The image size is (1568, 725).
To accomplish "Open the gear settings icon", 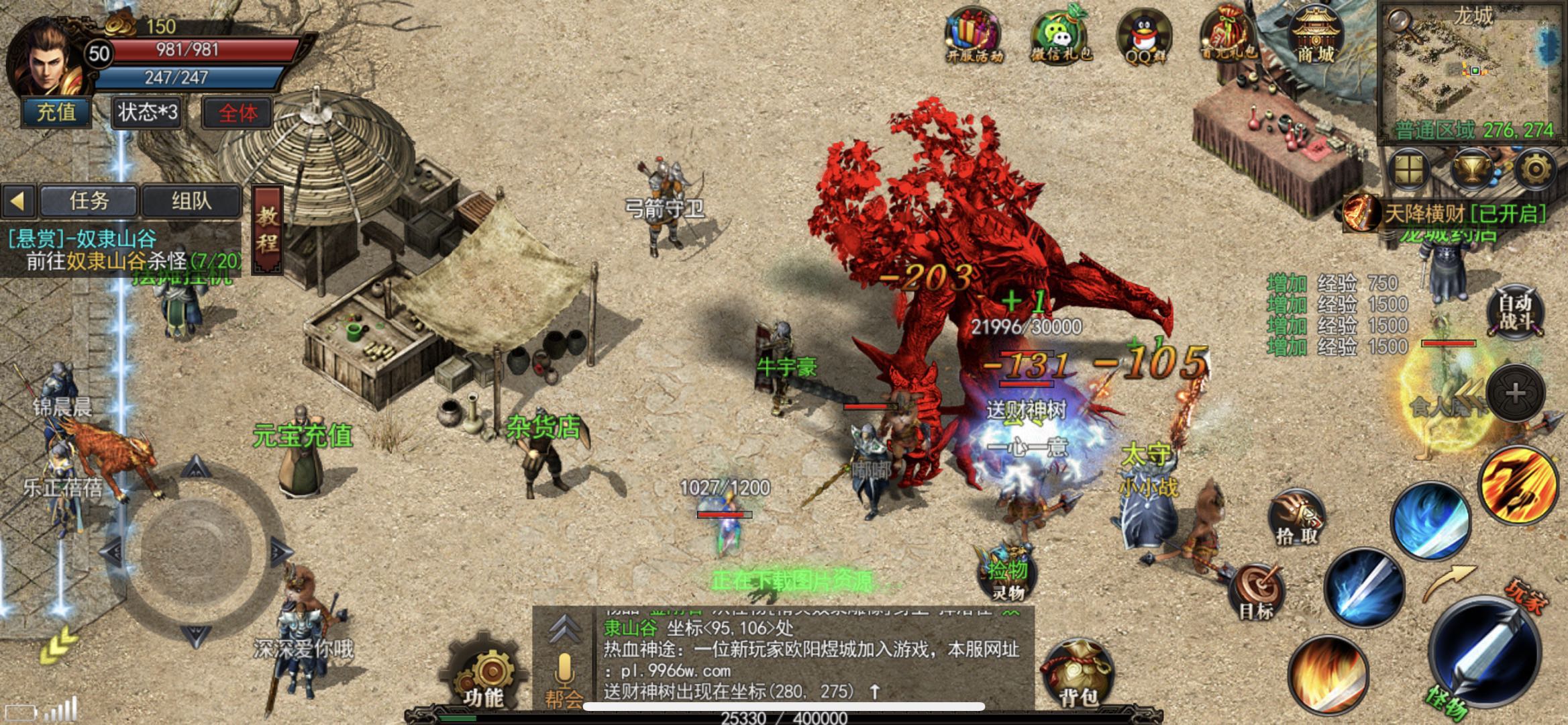I will click(x=1534, y=169).
